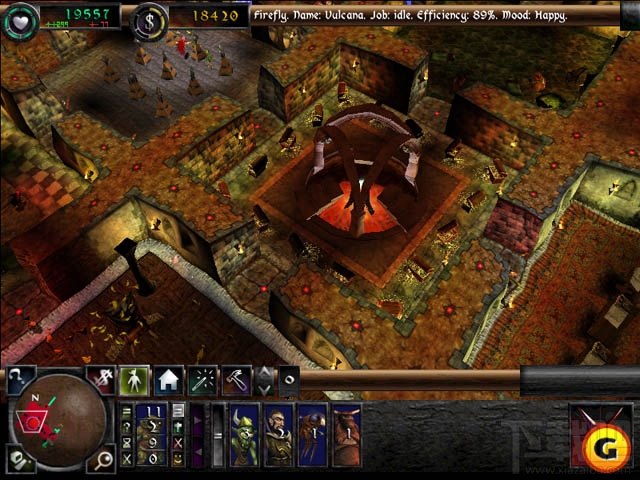Select the green goblin creature portrait
This screenshot has width=640, height=480.
point(244,436)
